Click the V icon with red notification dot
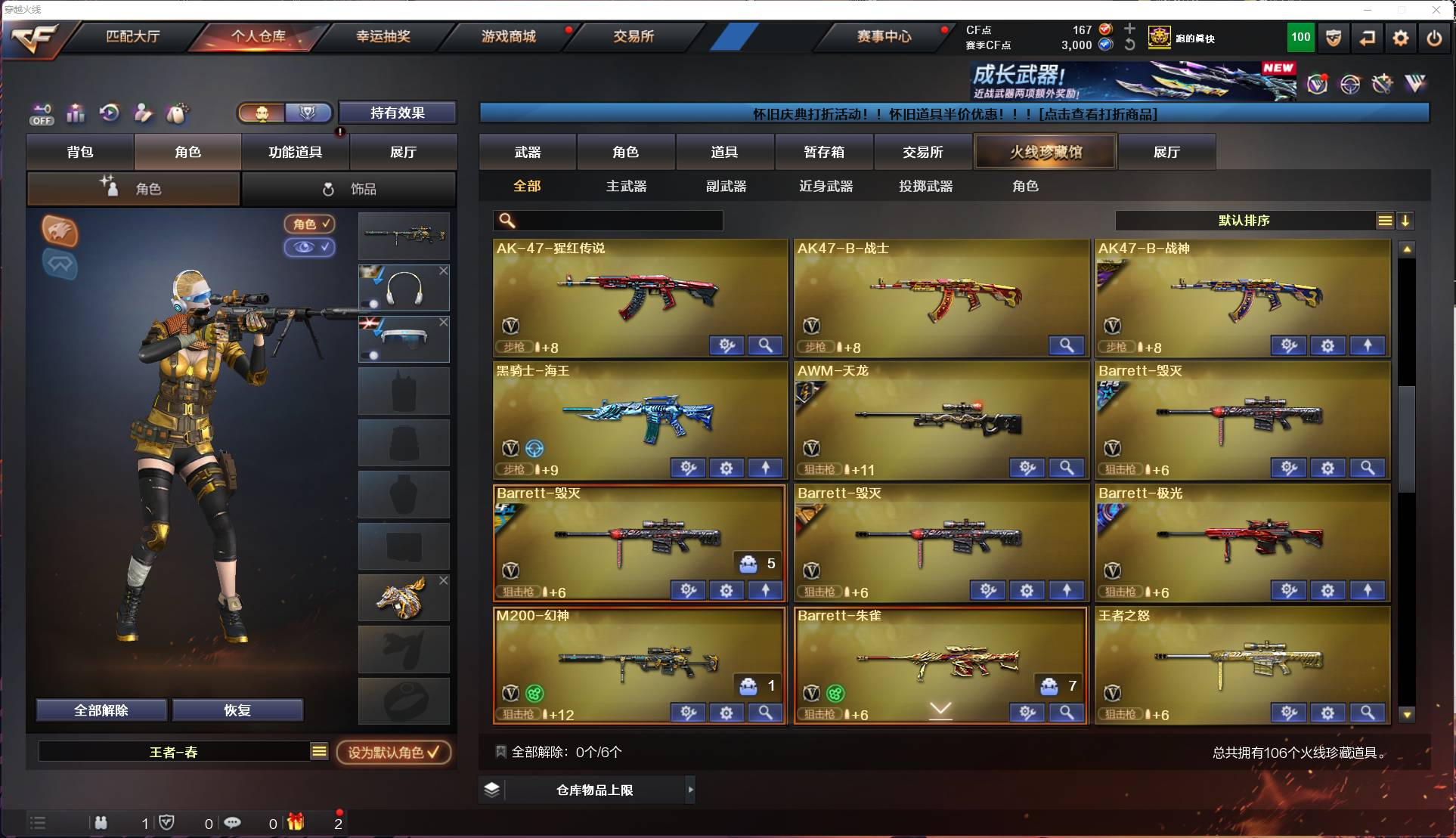This screenshot has width=1456, height=838. [1318, 85]
